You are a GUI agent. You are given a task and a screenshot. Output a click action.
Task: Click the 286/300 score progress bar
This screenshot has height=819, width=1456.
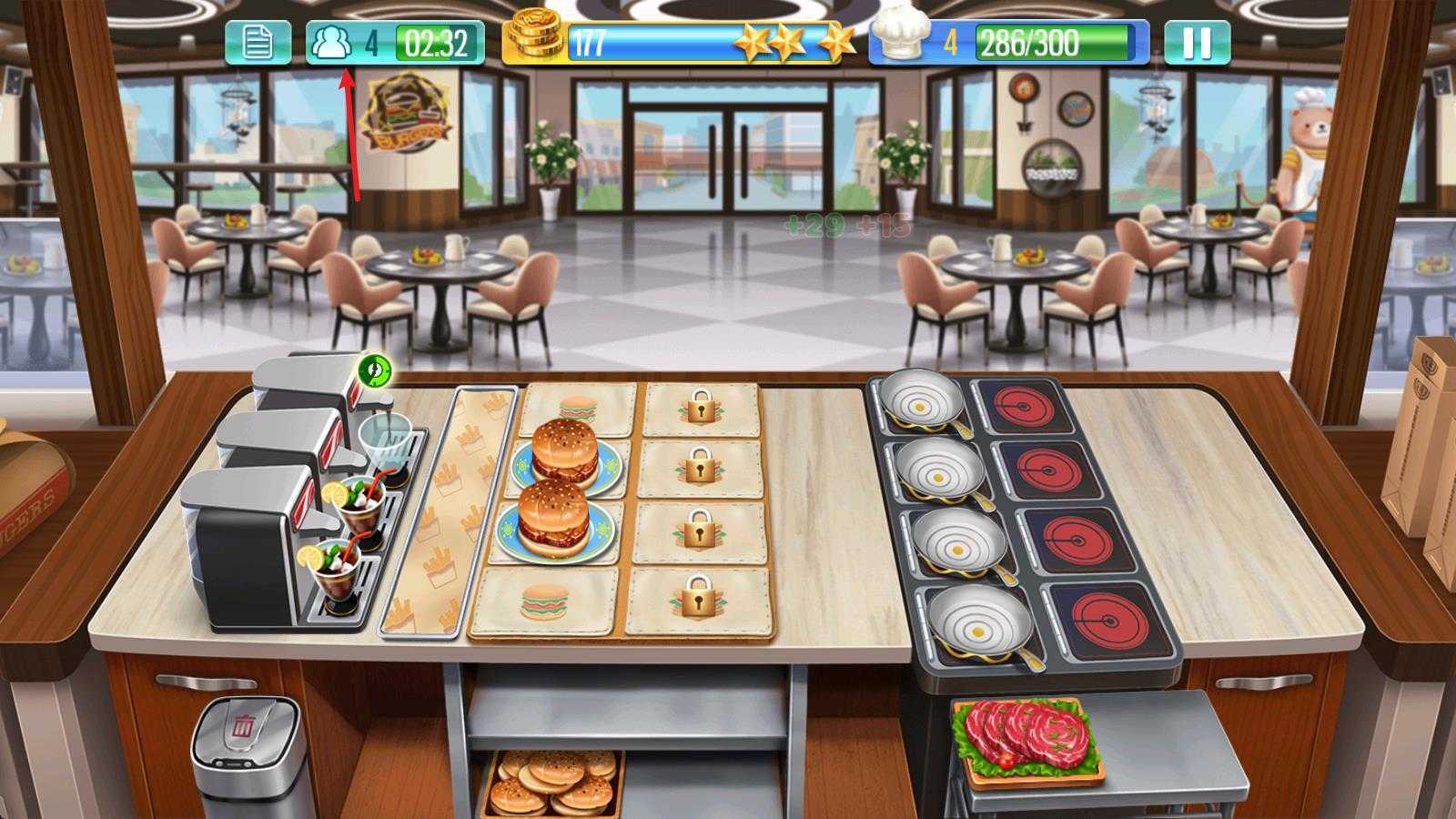click(1046, 40)
